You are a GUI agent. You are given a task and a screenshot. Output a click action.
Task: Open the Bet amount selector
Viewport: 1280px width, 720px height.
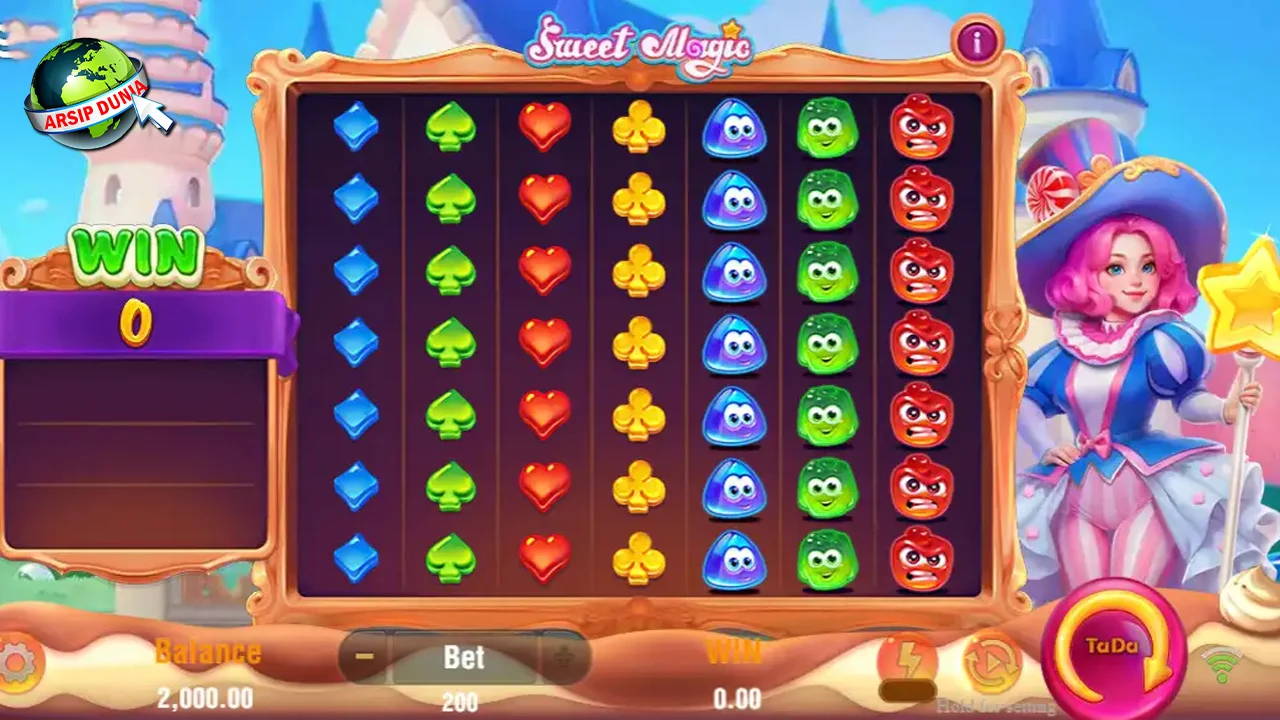462,657
